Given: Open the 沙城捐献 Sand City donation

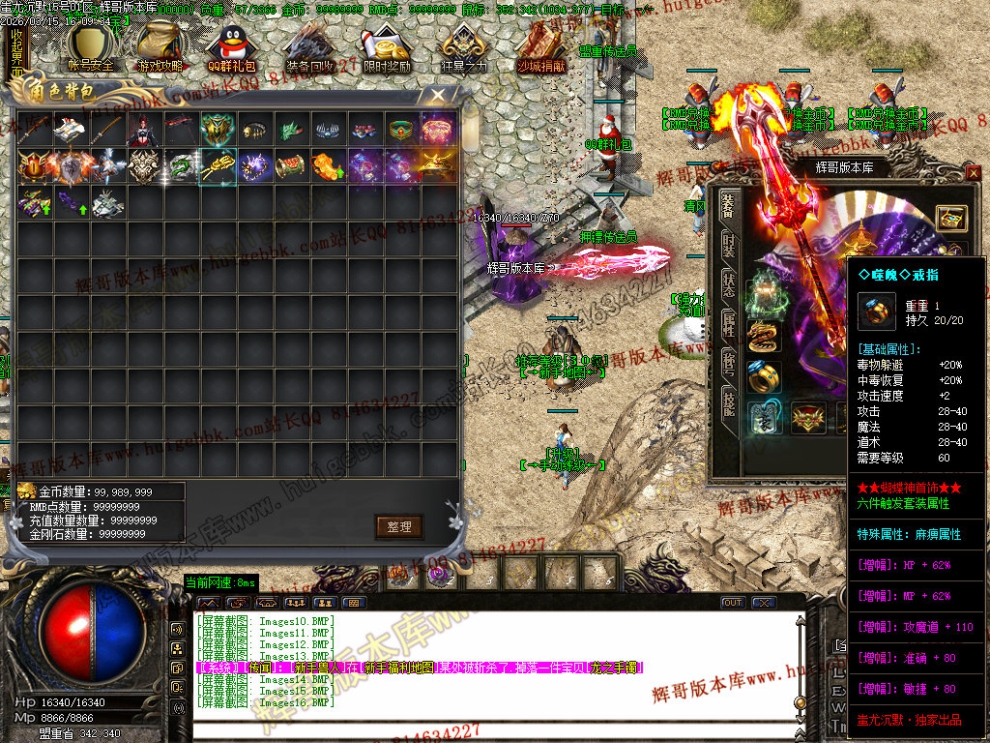Looking at the screenshot, I should tap(541, 47).
